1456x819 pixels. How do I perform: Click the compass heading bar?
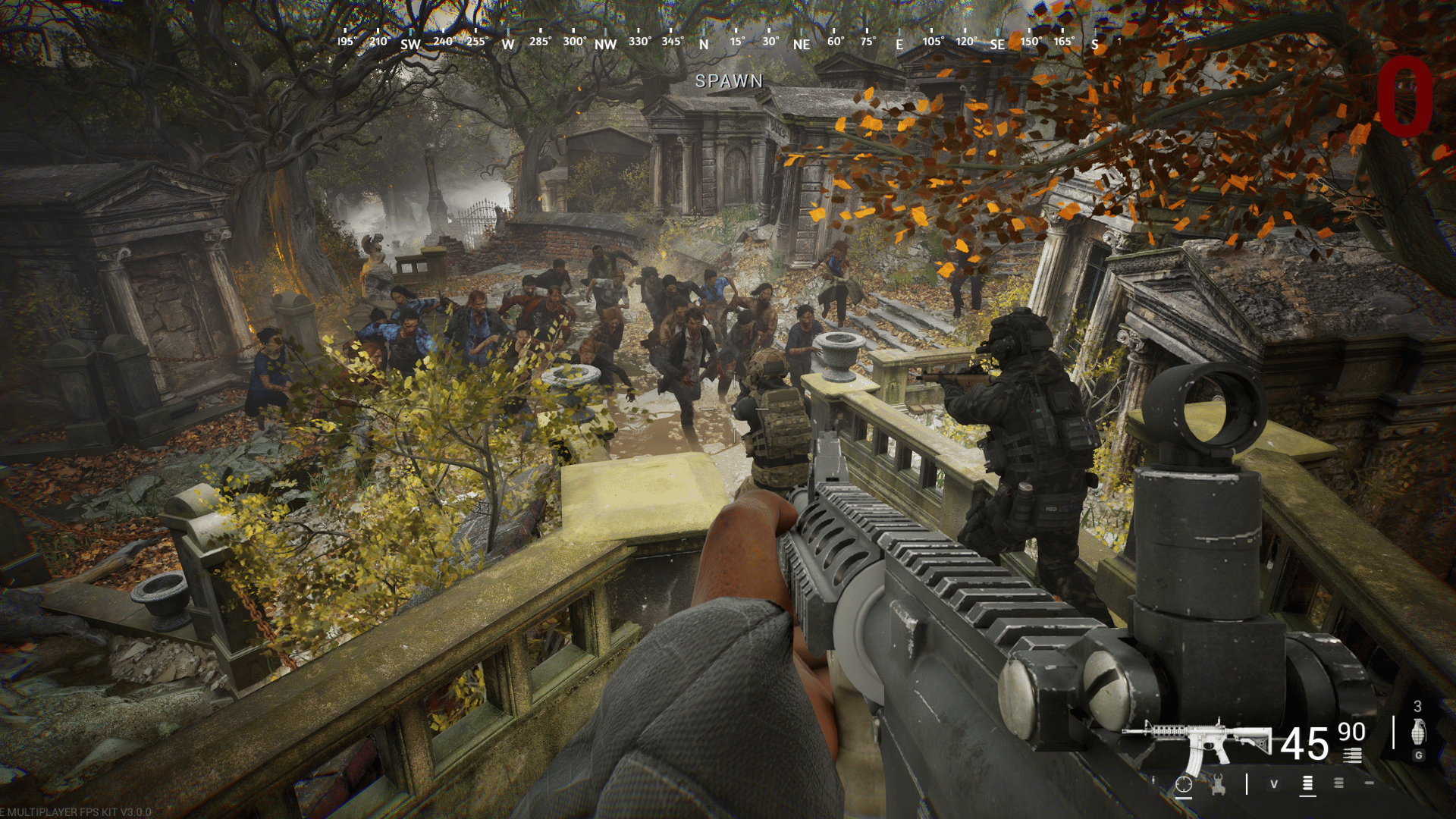(x=719, y=42)
